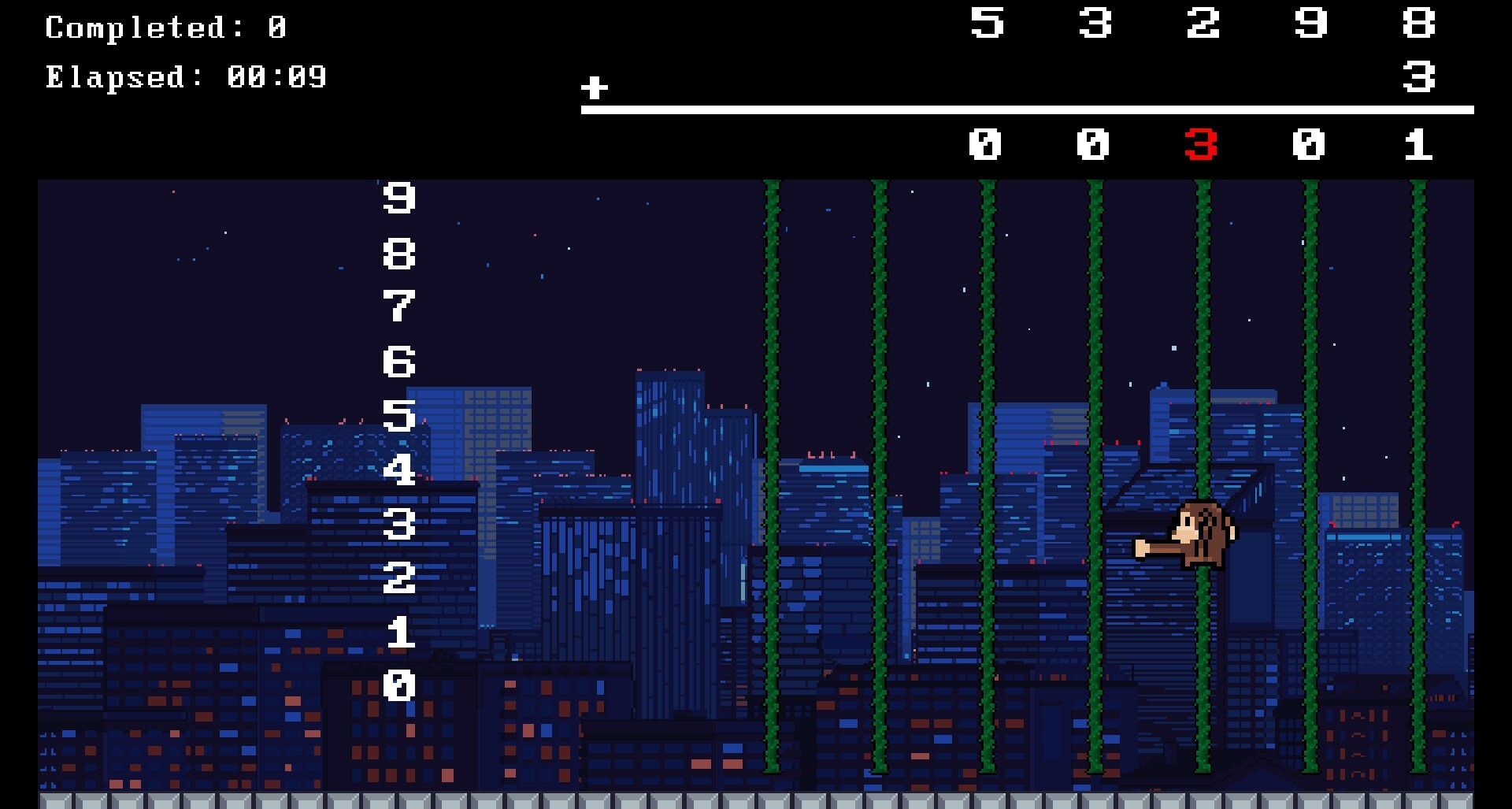Click the rightmost climbing vine

coord(1417,473)
